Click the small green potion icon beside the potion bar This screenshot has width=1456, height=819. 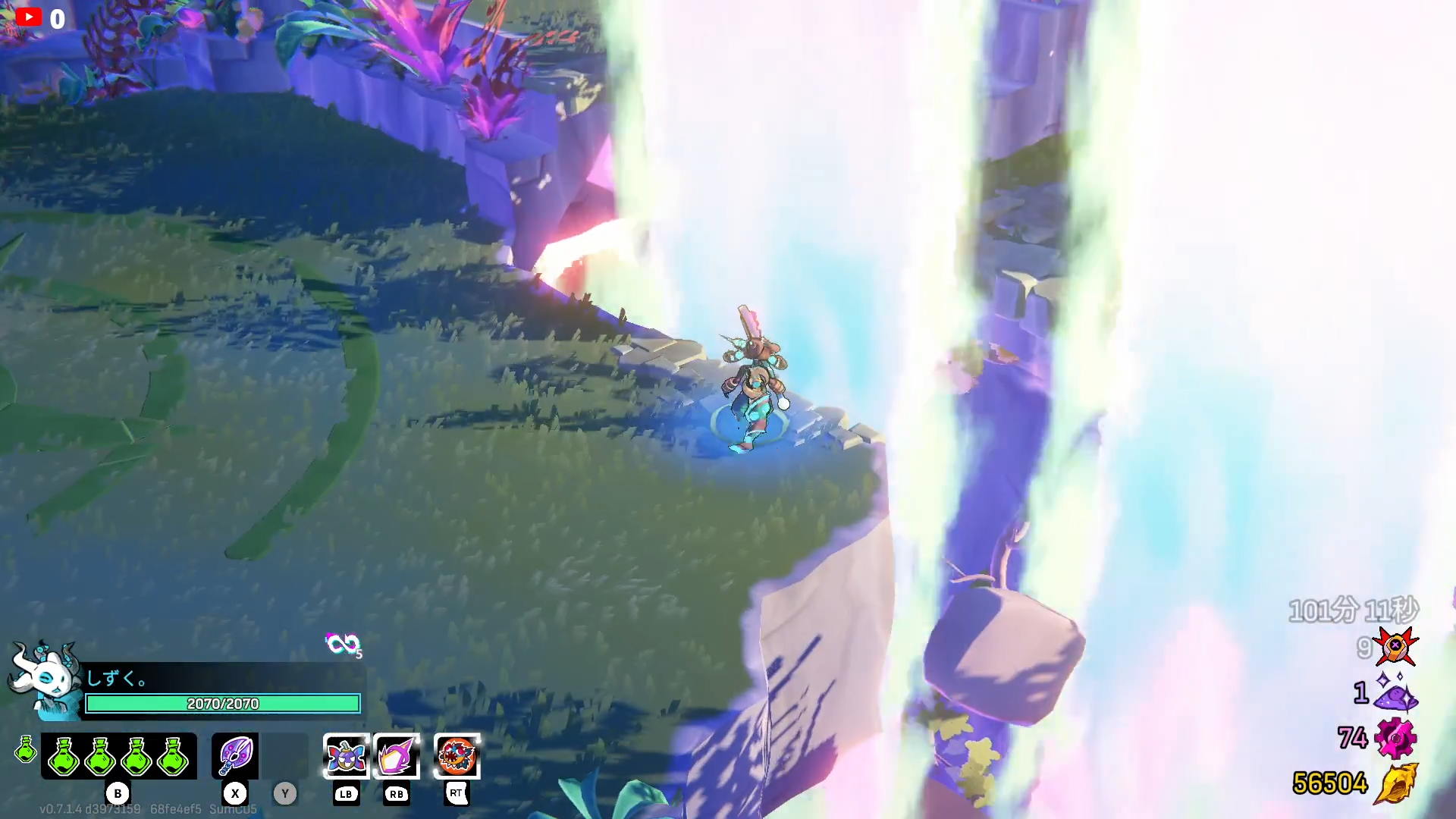(x=26, y=749)
